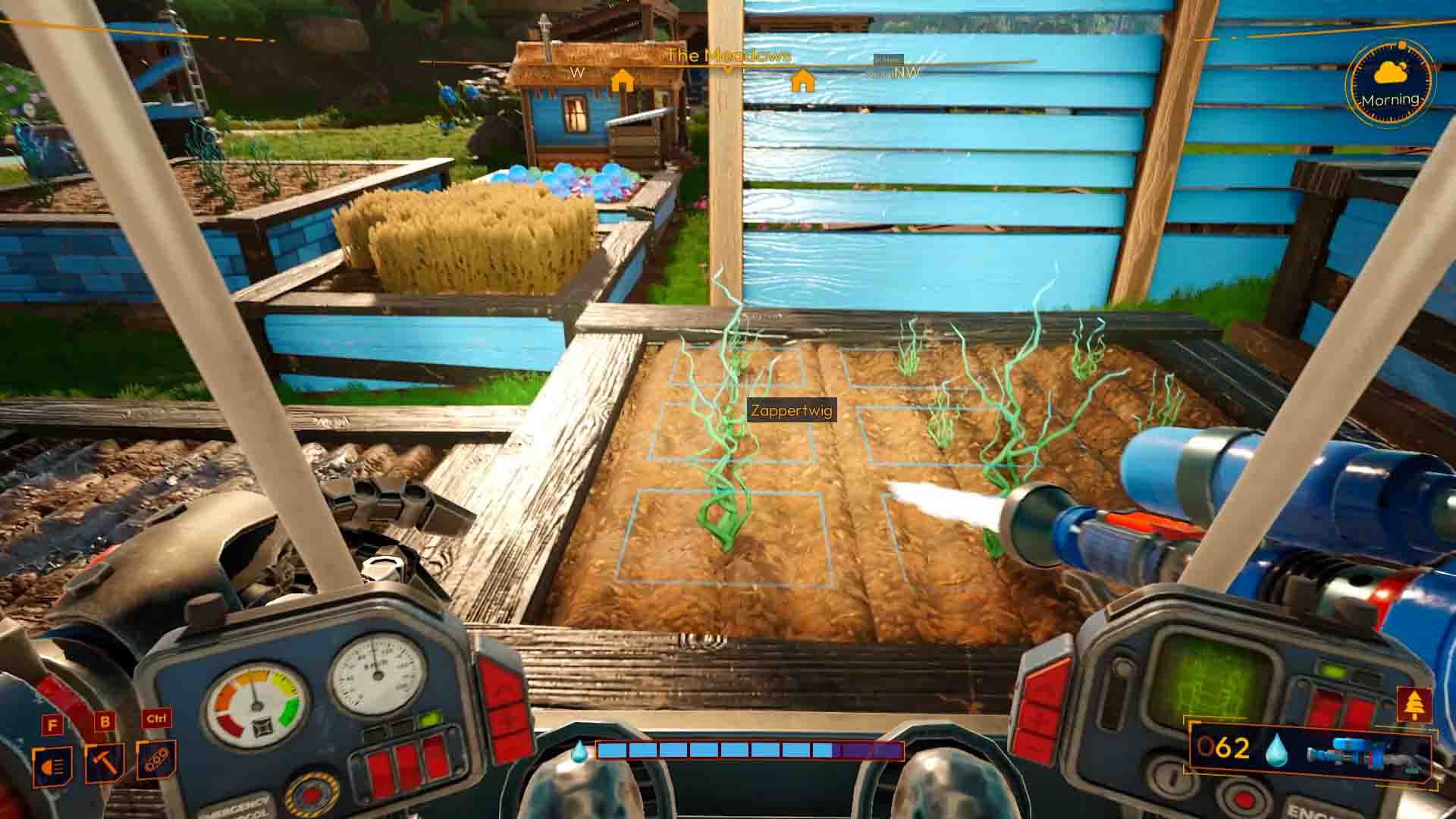The width and height of the screenshot is (1456, 819).
Task: Click the caterpillar tracks icon bound to Ctrl
Action: (156, 761)
